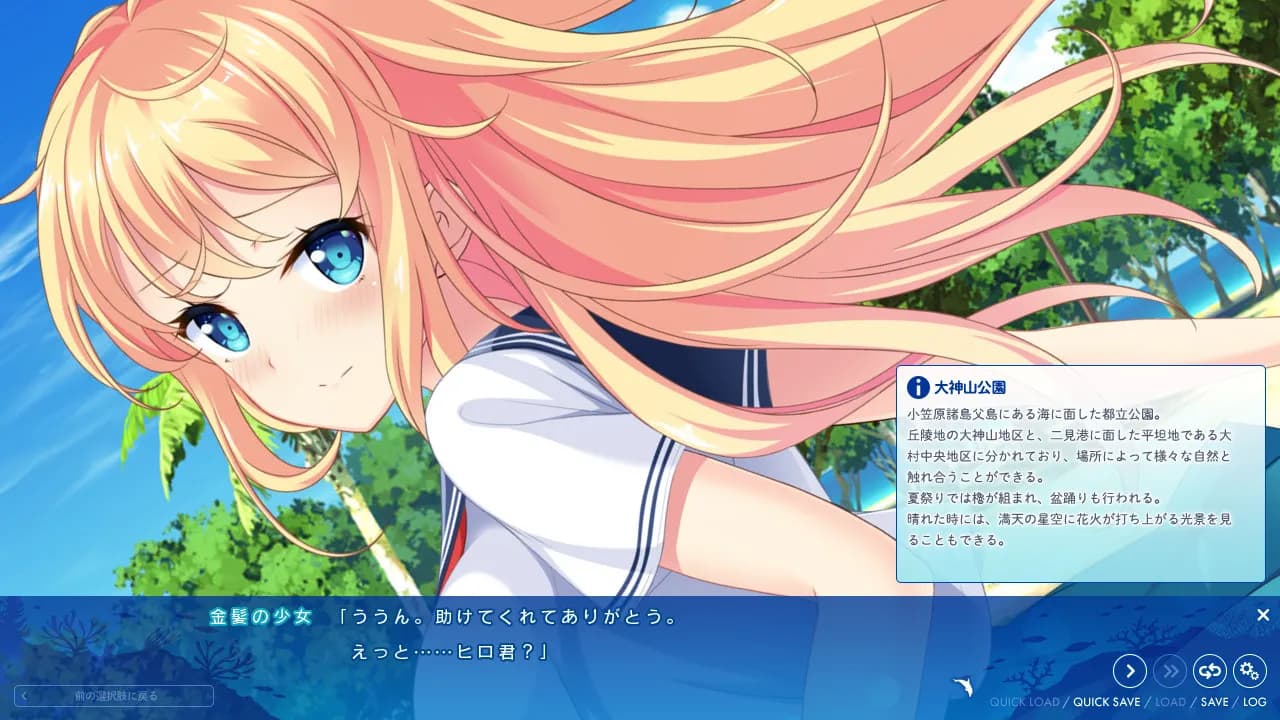Open settings via the gear icon
Screen dimensions: 1280x720
[x=1250, y=671]
